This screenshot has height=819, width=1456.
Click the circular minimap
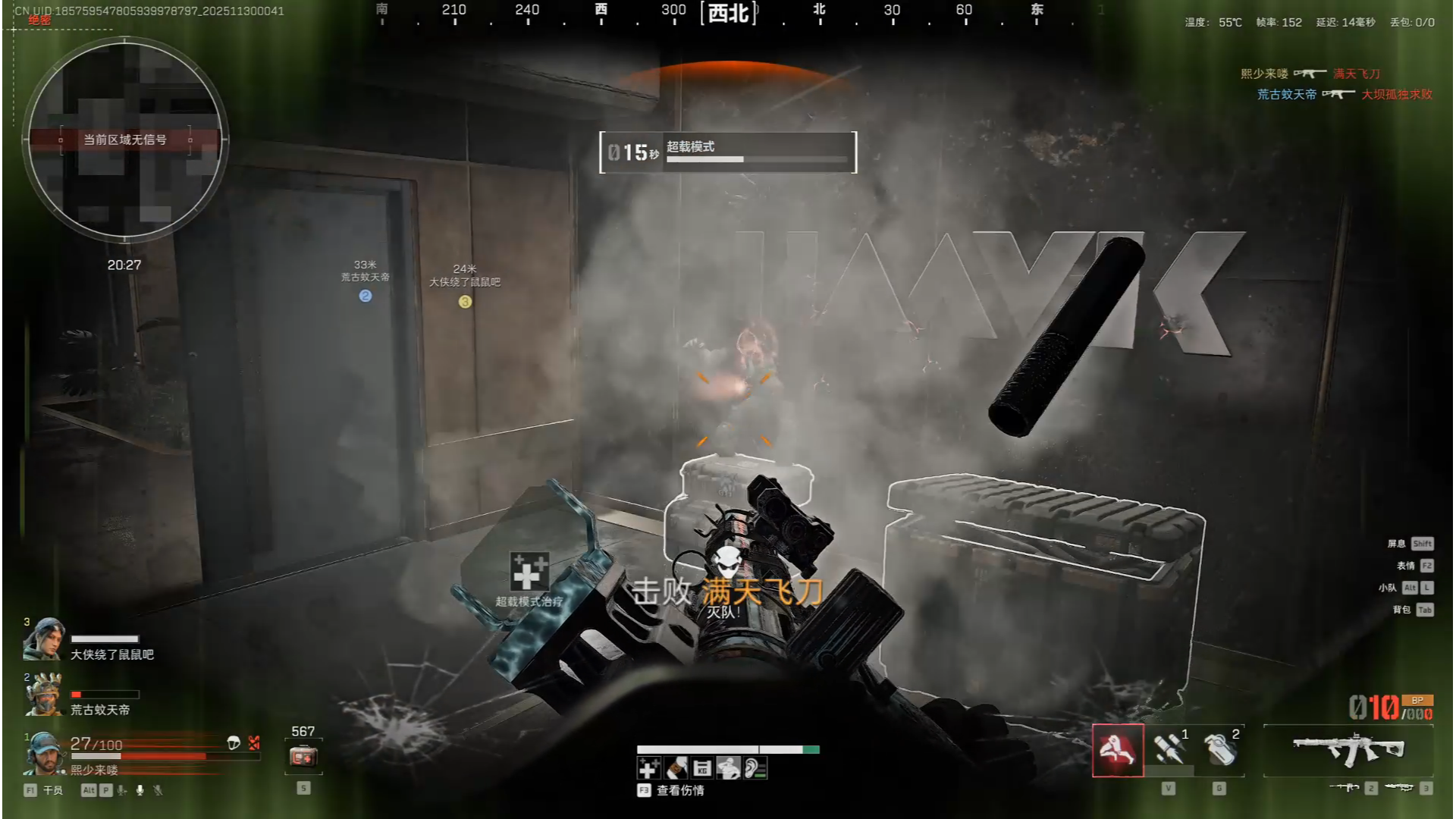click(125, 140)
